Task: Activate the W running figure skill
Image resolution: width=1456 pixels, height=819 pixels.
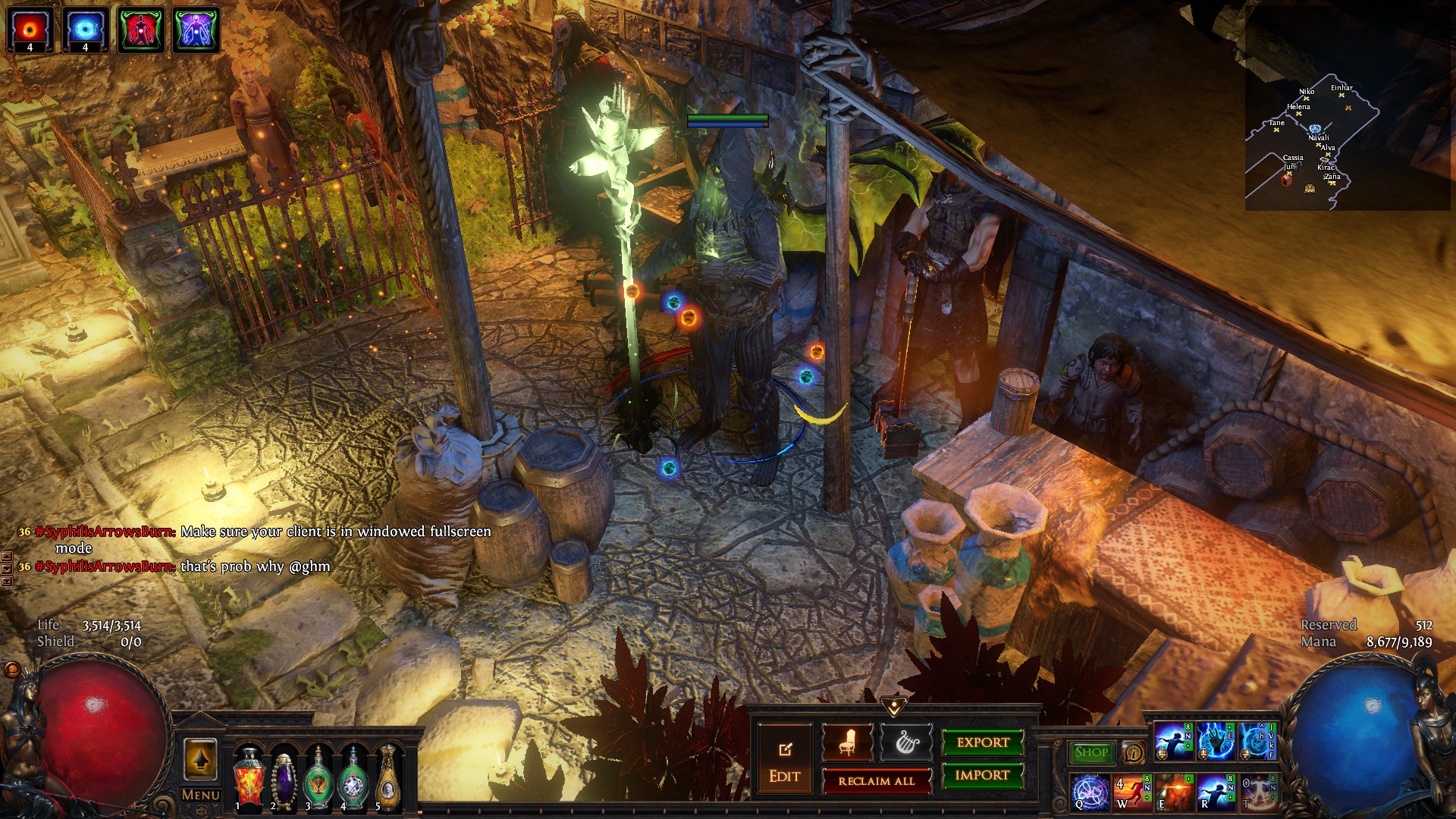Action: tap(1132, 792)
